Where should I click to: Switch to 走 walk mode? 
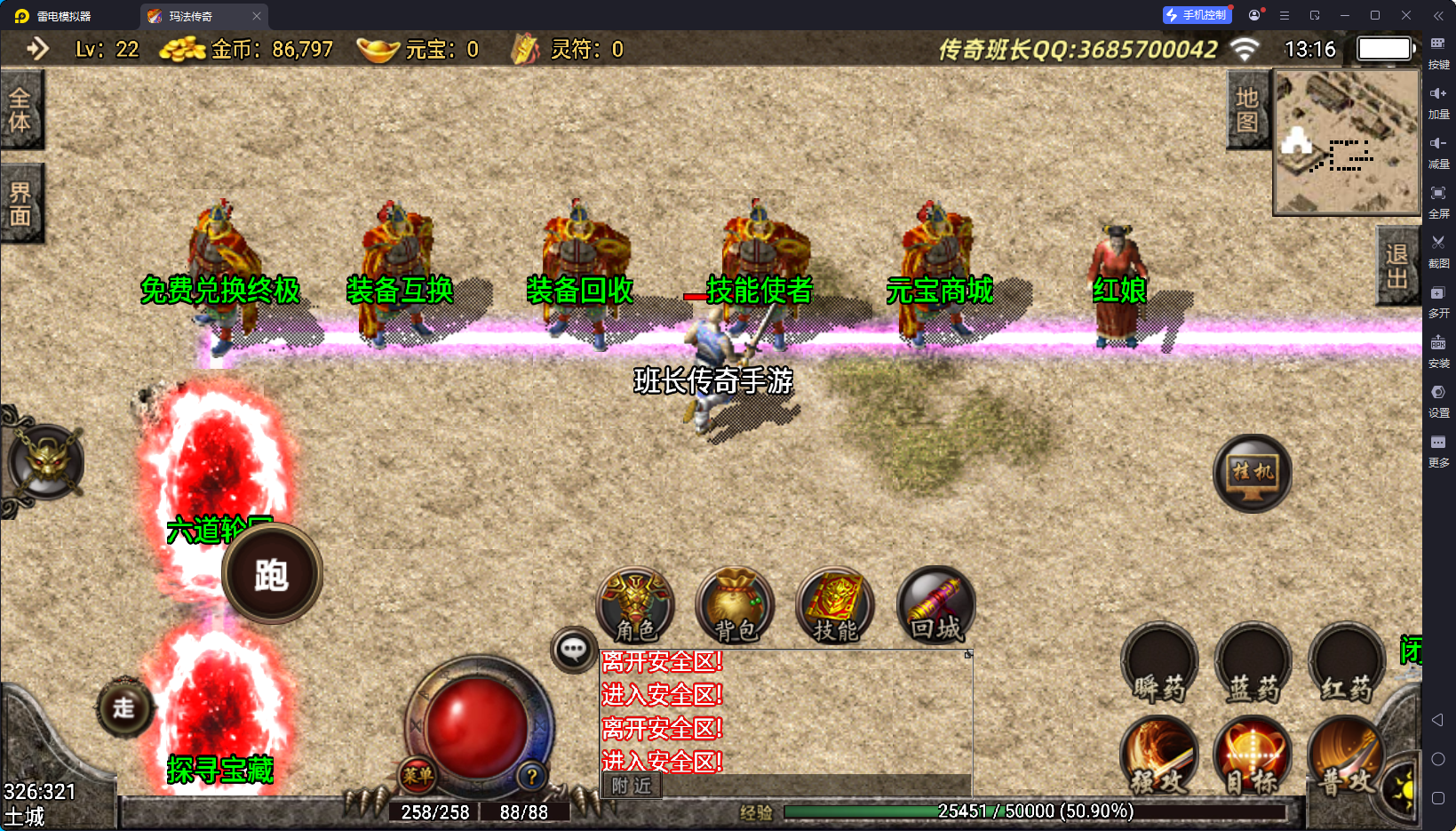(123, 707)
